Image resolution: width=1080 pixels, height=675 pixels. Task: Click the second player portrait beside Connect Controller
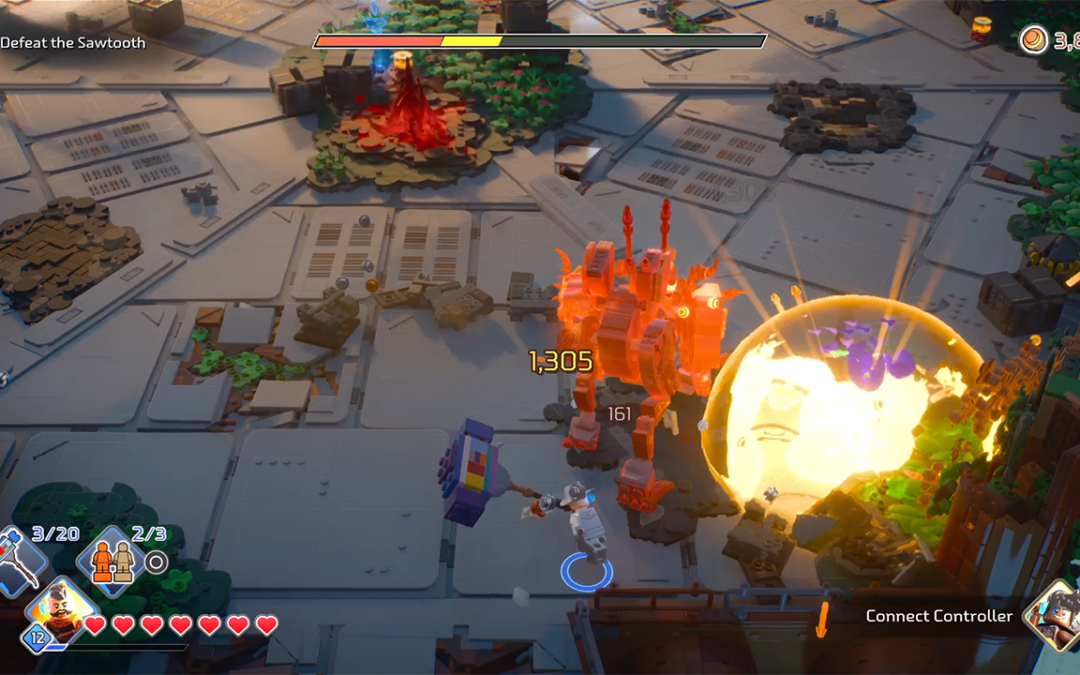(x=1056, y=612)
